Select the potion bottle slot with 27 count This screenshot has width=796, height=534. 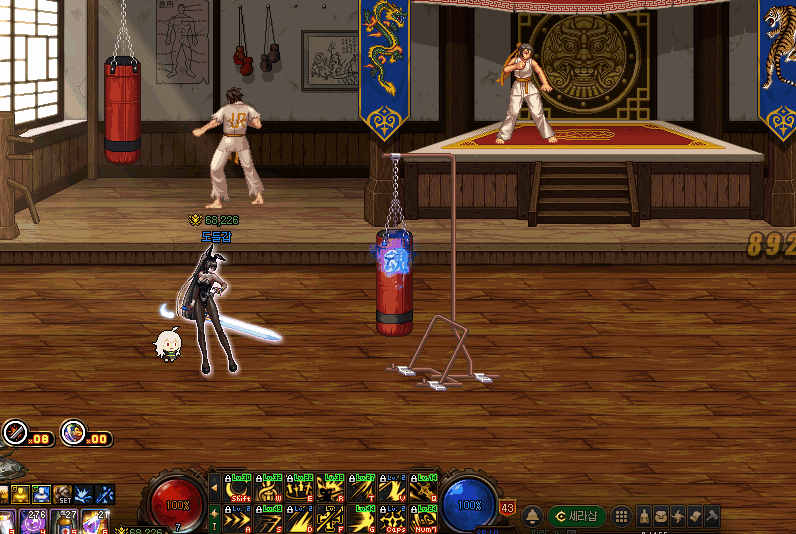point(65,522)
